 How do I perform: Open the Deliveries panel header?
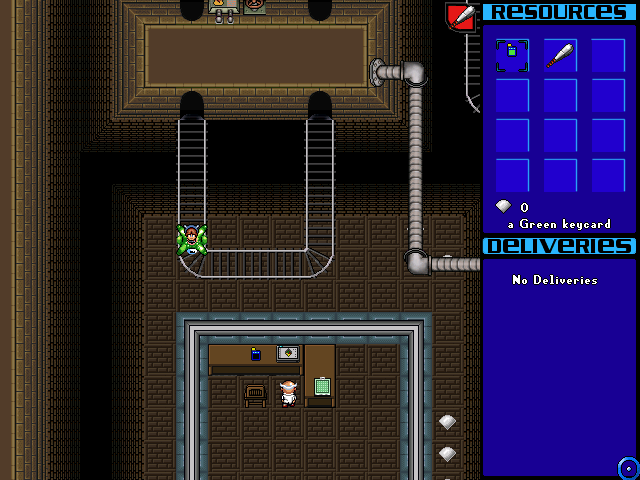[559, 246]
